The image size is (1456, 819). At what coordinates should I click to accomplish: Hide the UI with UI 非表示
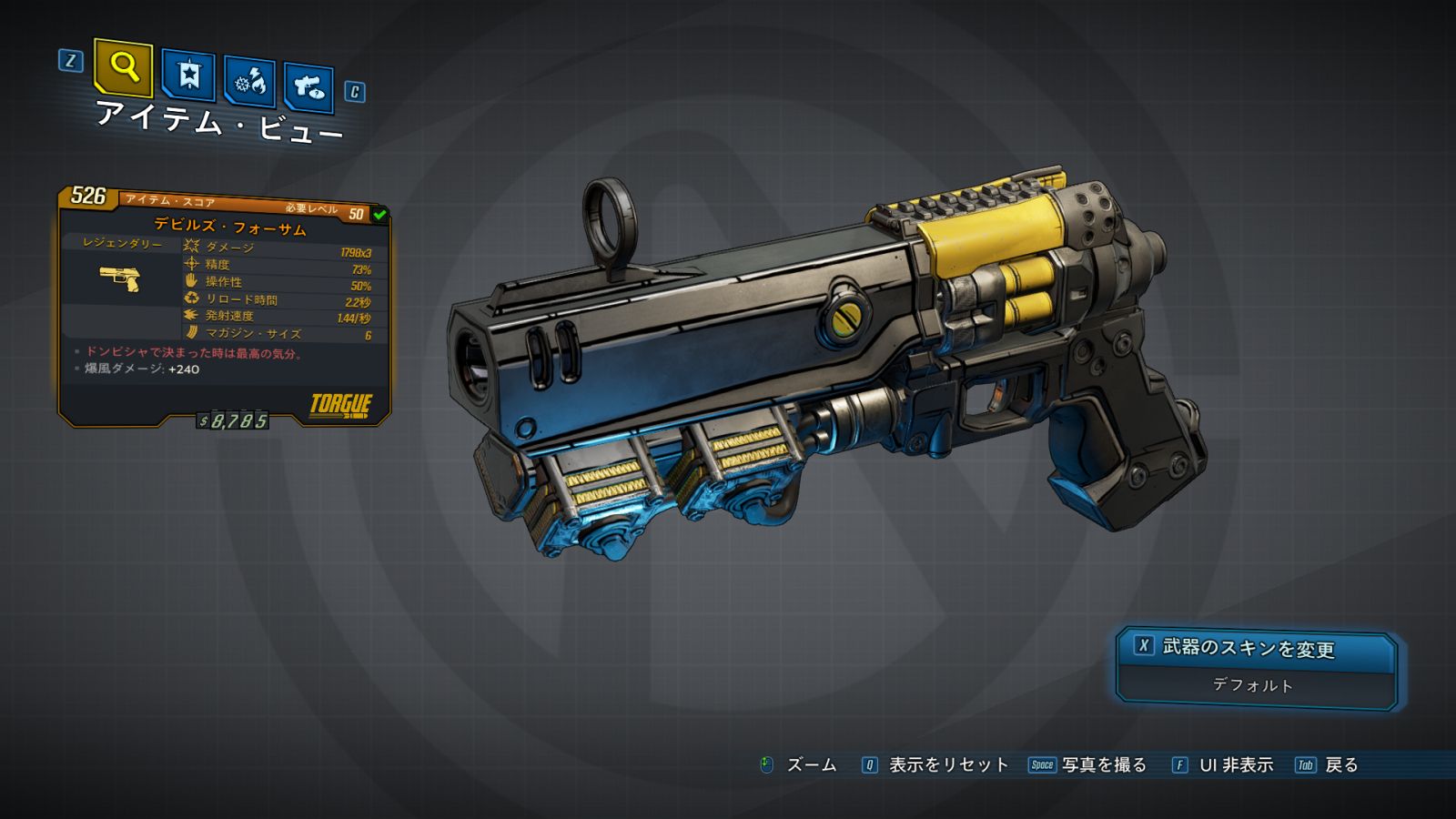1223,765
